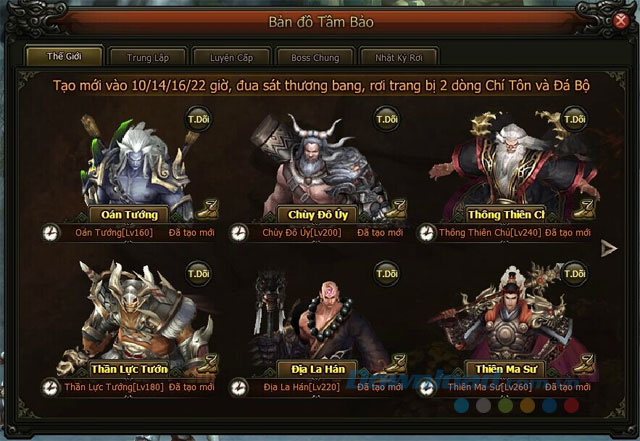The height and width of the screenshot is (441, 640).
Task: Click Địa La Hán's boot icon
Action: tap(396, 362)
